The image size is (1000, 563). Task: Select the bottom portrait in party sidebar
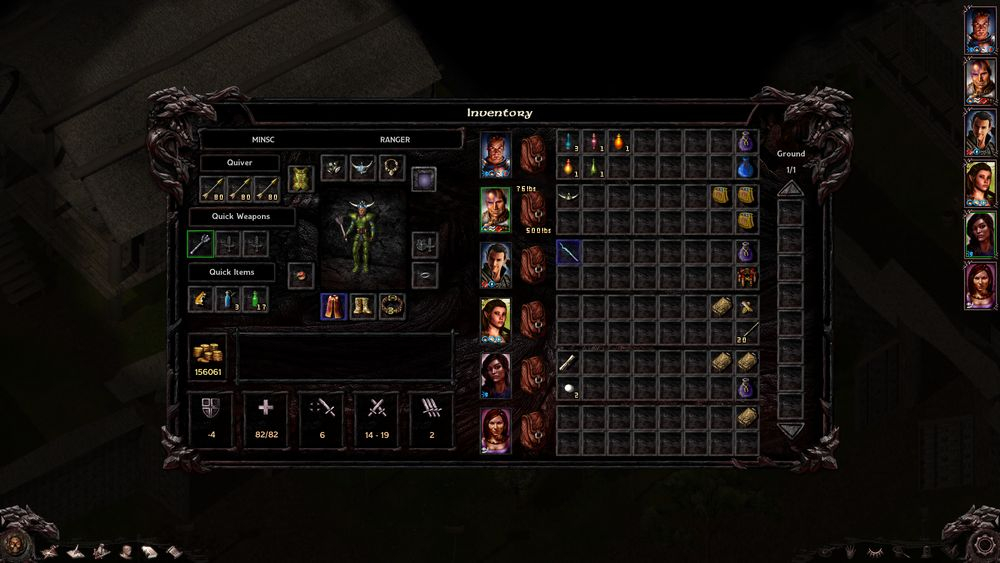(x=978, y=286)
